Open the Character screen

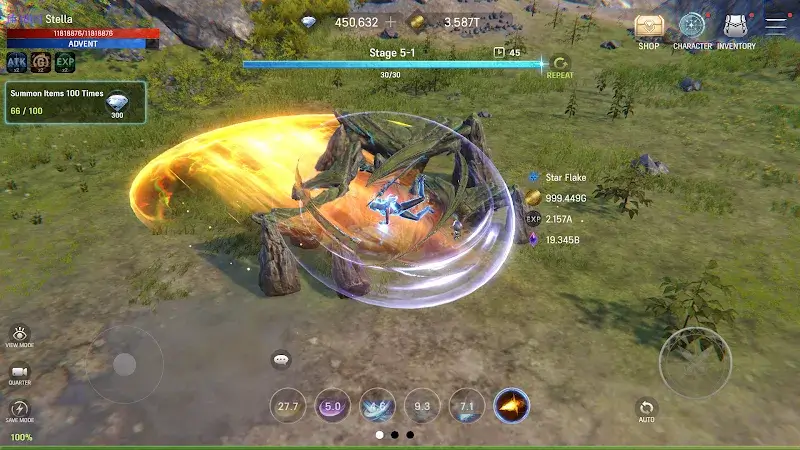[x=692, y=28]
